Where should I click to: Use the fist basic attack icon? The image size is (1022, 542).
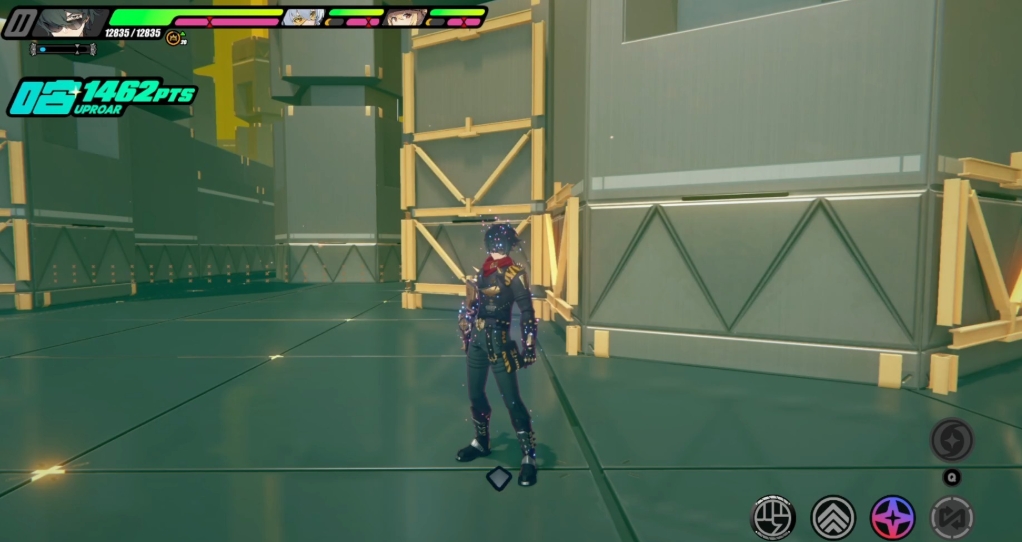(x=773, y=517)
